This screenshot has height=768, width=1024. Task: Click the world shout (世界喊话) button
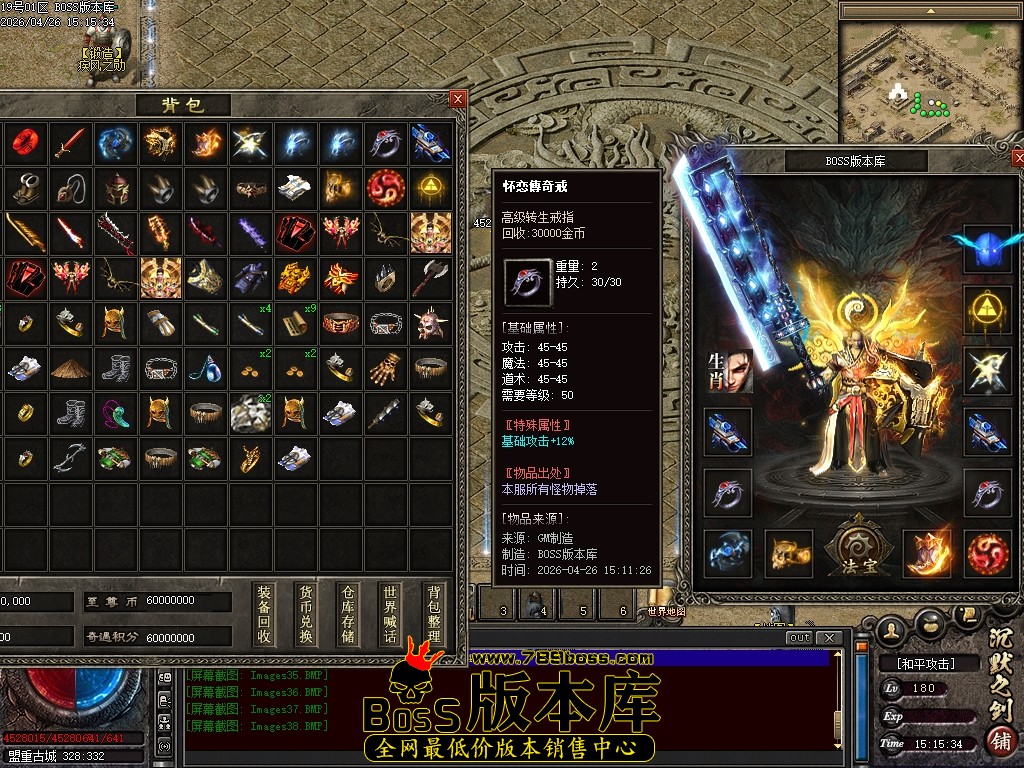click(x=390, y=614)
